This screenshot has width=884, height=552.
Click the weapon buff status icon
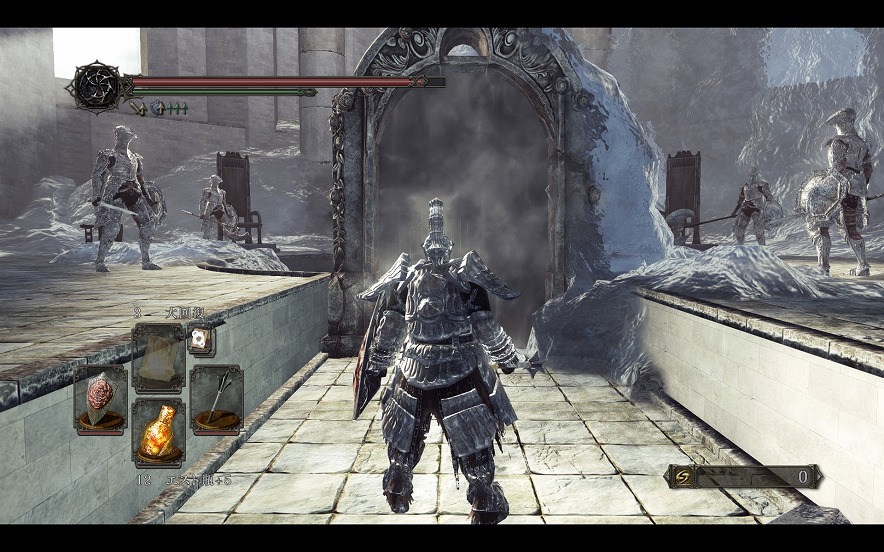[x=138, y=108]
